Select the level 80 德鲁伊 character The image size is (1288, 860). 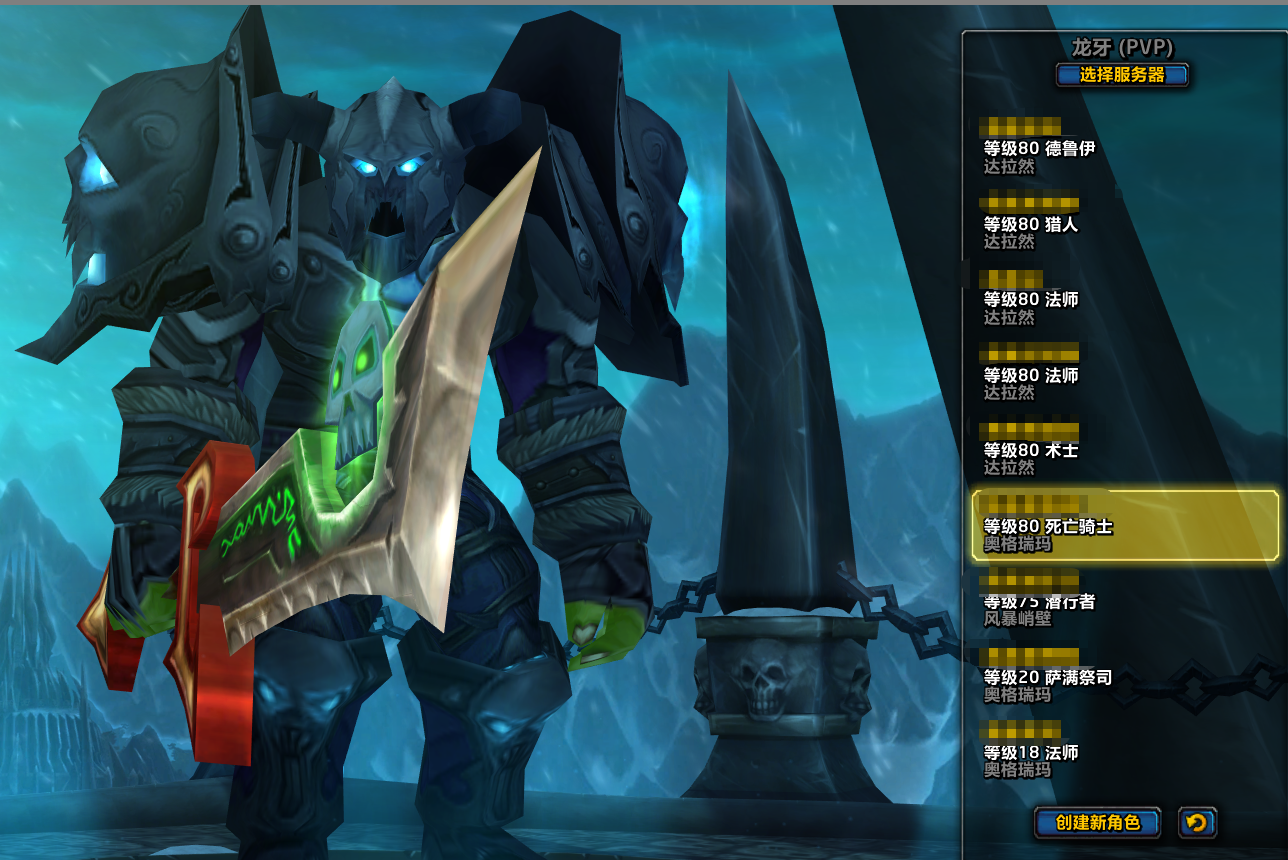pyautogui.click(x=1040, y=149)
